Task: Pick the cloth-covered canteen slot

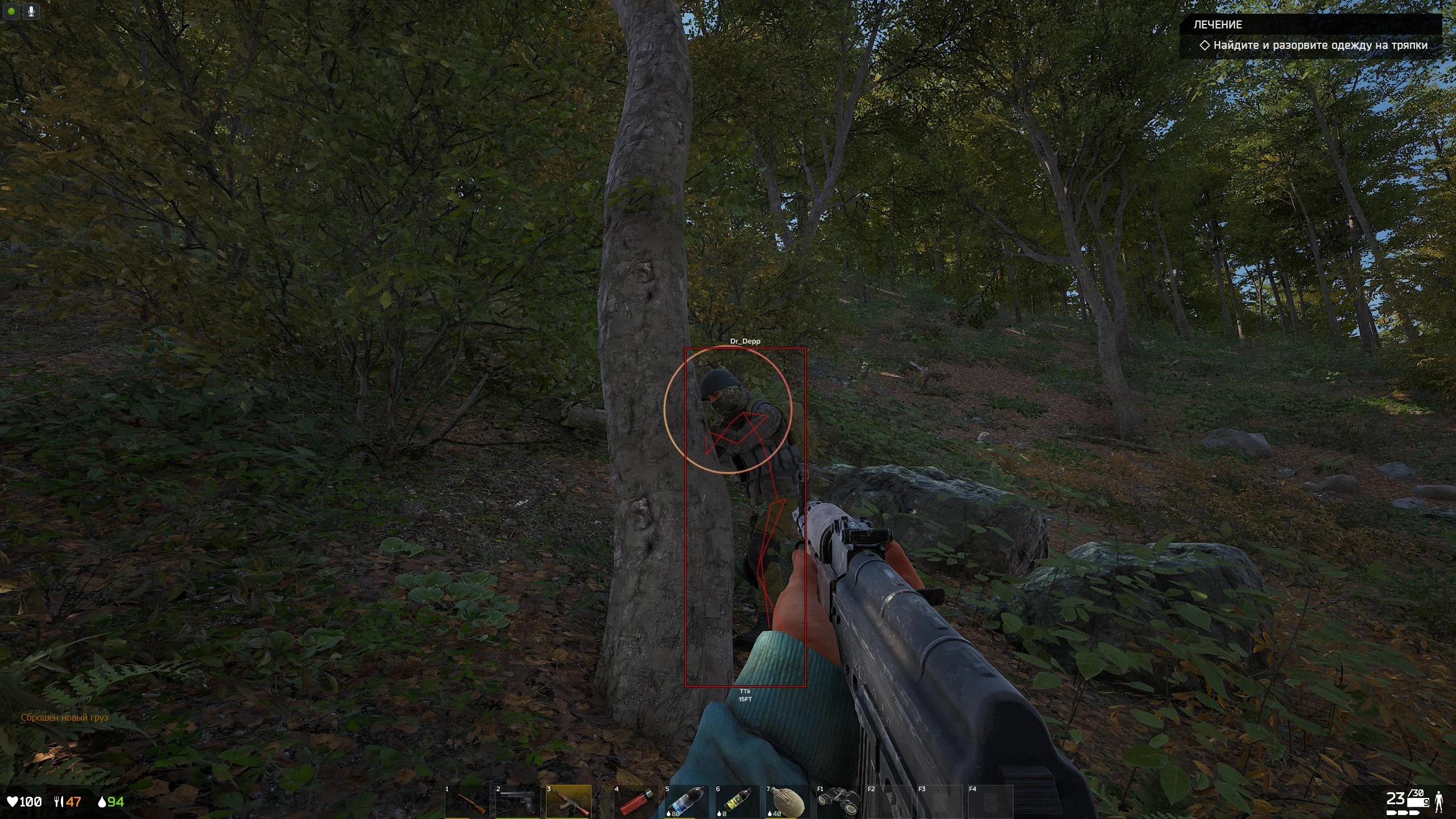Action: point(787,802)
